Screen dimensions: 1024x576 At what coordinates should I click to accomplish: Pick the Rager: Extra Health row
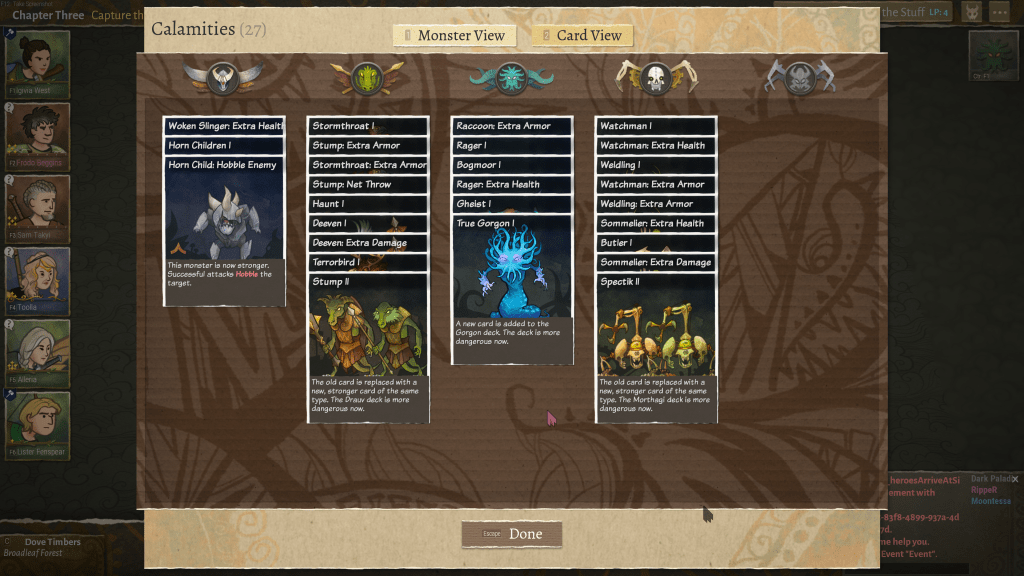click(512, 184)
